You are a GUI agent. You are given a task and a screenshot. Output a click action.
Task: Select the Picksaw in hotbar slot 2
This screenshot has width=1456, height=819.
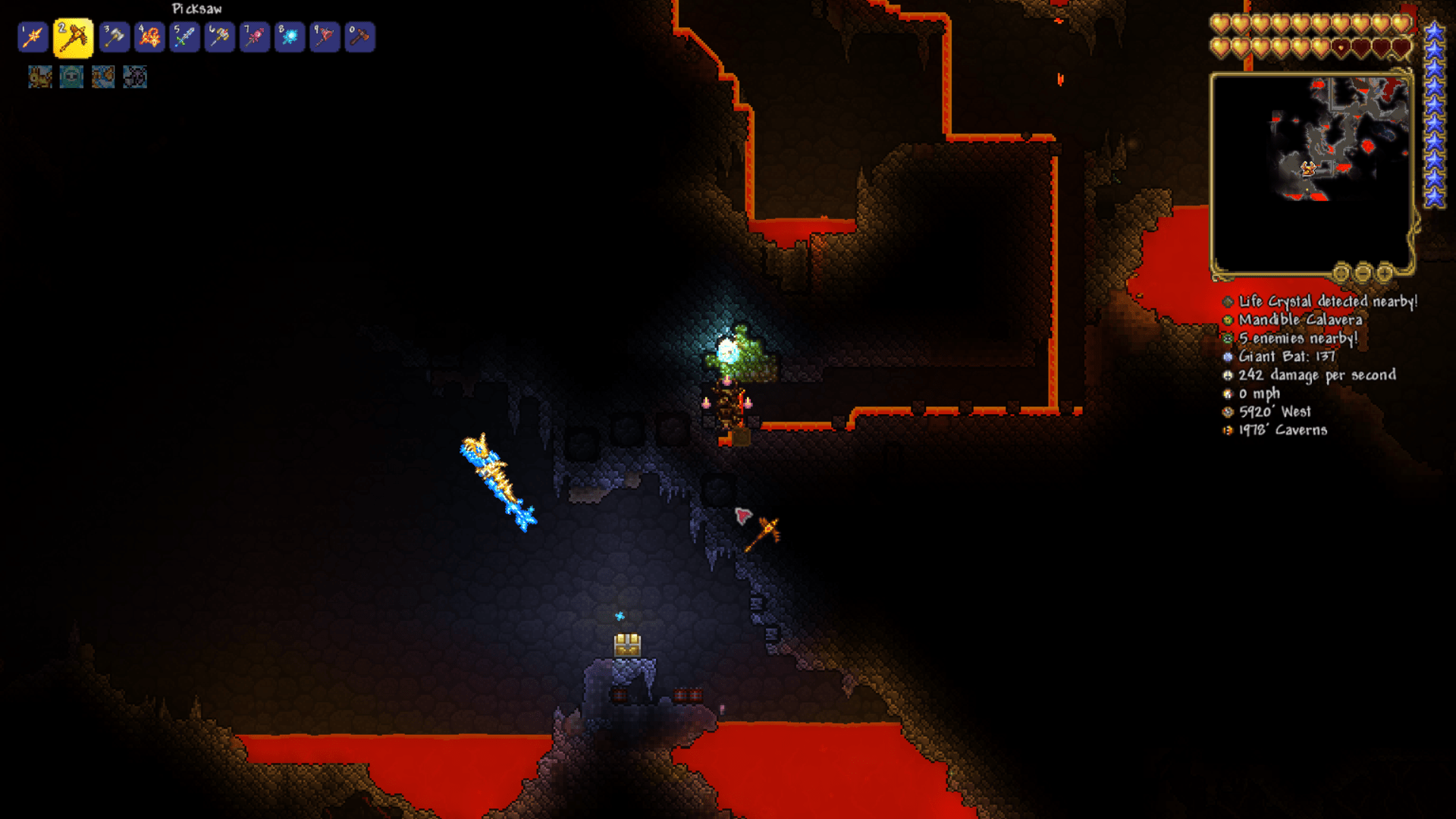72,36
